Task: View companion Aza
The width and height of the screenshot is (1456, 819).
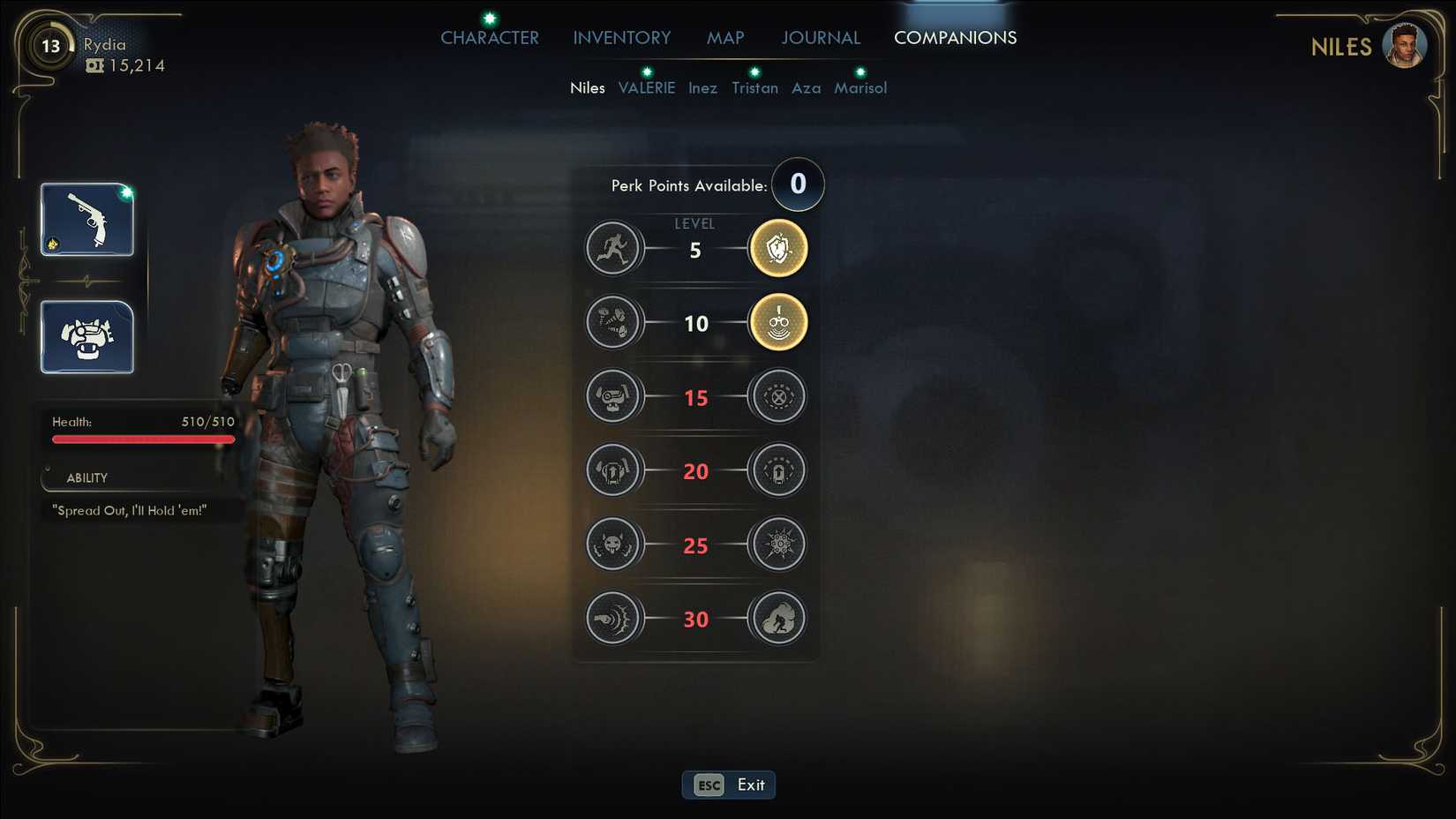Action: 806,88
